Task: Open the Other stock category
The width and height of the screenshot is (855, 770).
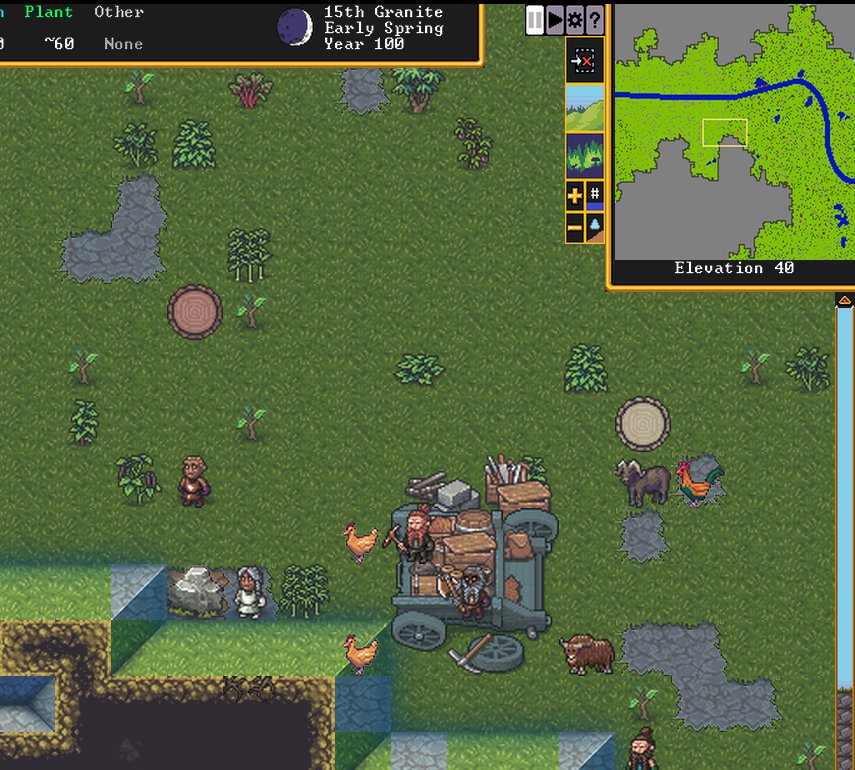Action: point(119,12)
